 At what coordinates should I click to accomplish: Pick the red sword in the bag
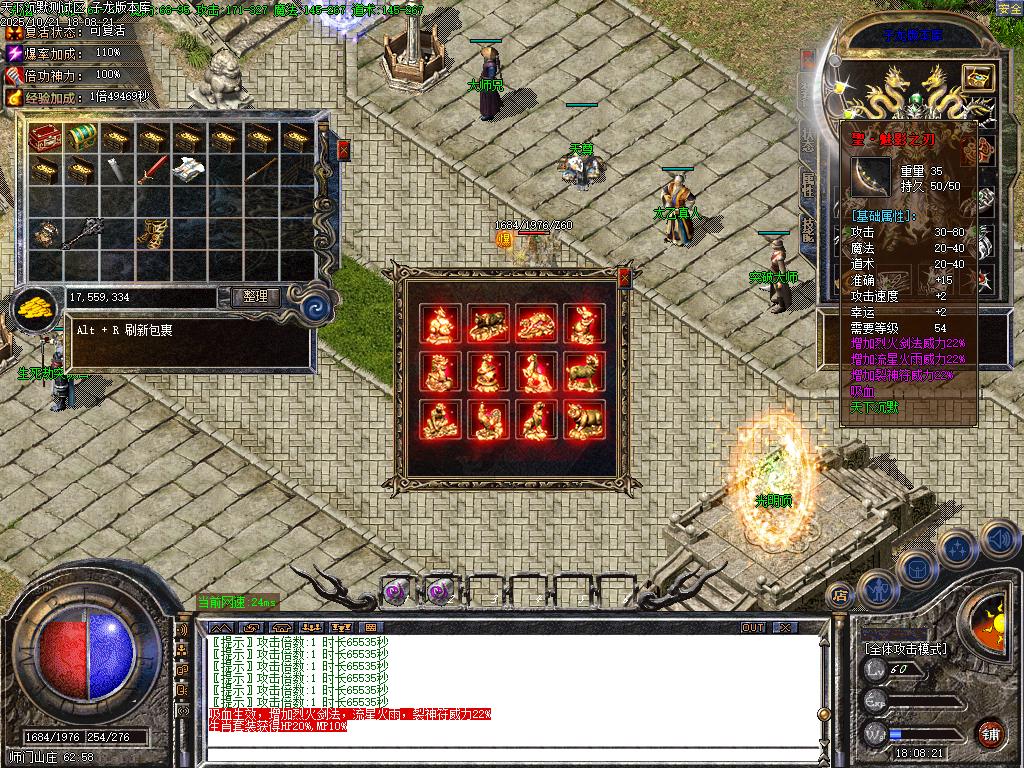click(x=151, y=171)
